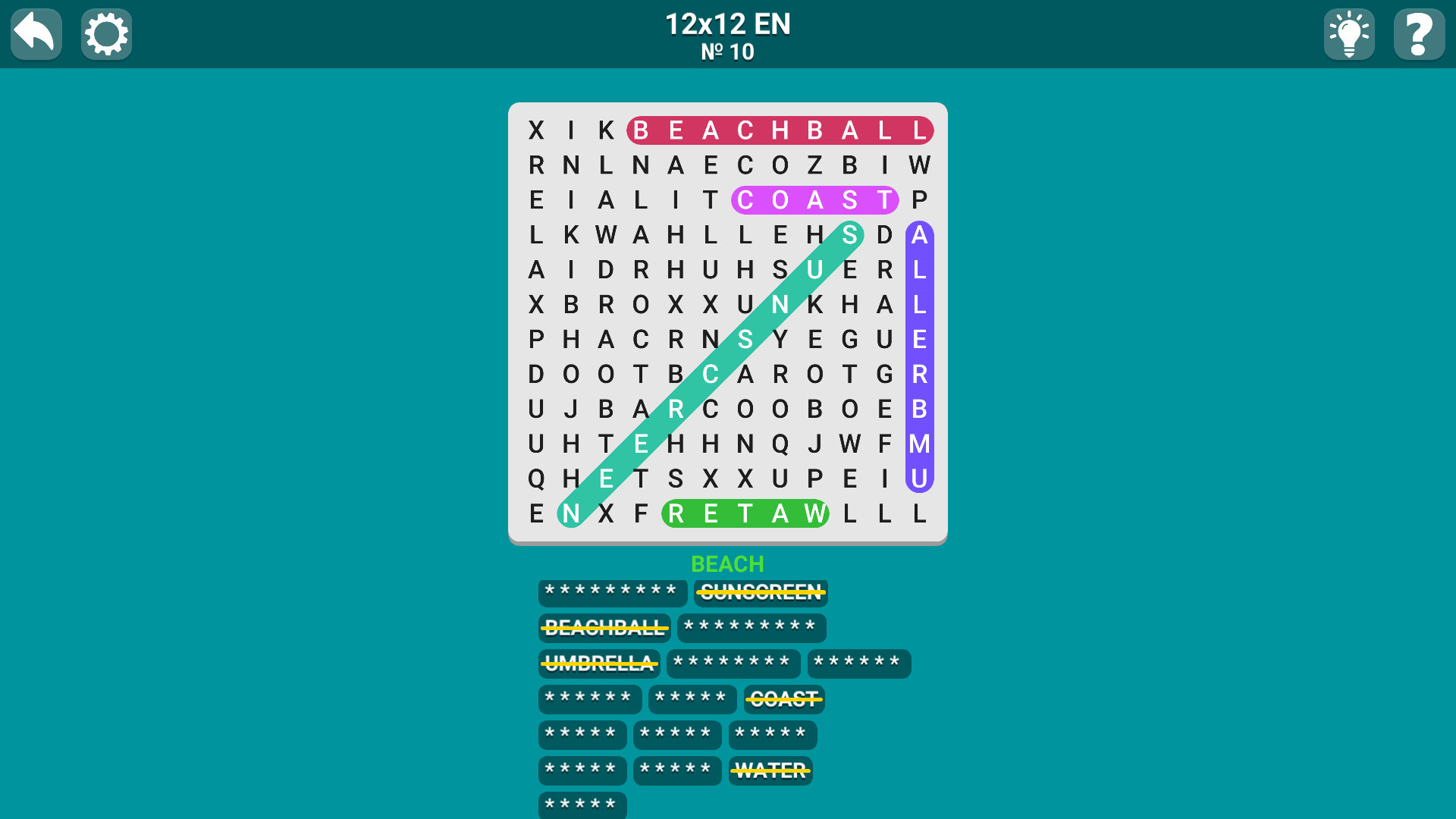
Task: Select the BEACHBALL word chip
Action: (604, 628)
